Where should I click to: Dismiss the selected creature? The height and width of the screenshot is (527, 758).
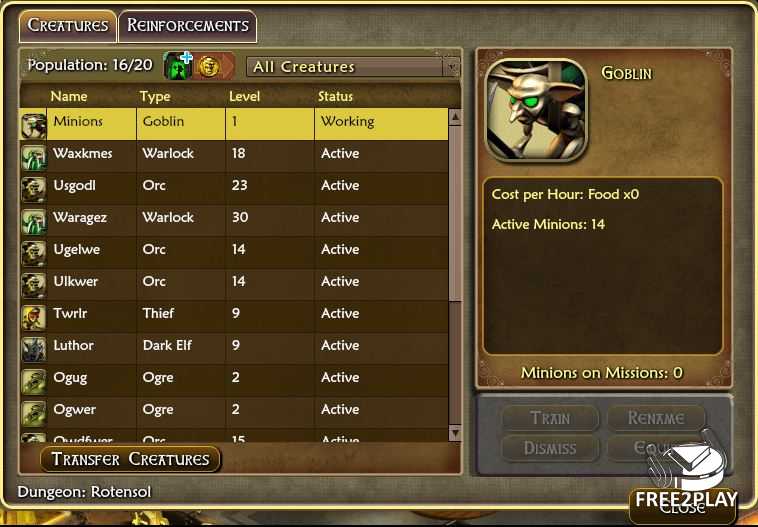[x=550, y=448]
